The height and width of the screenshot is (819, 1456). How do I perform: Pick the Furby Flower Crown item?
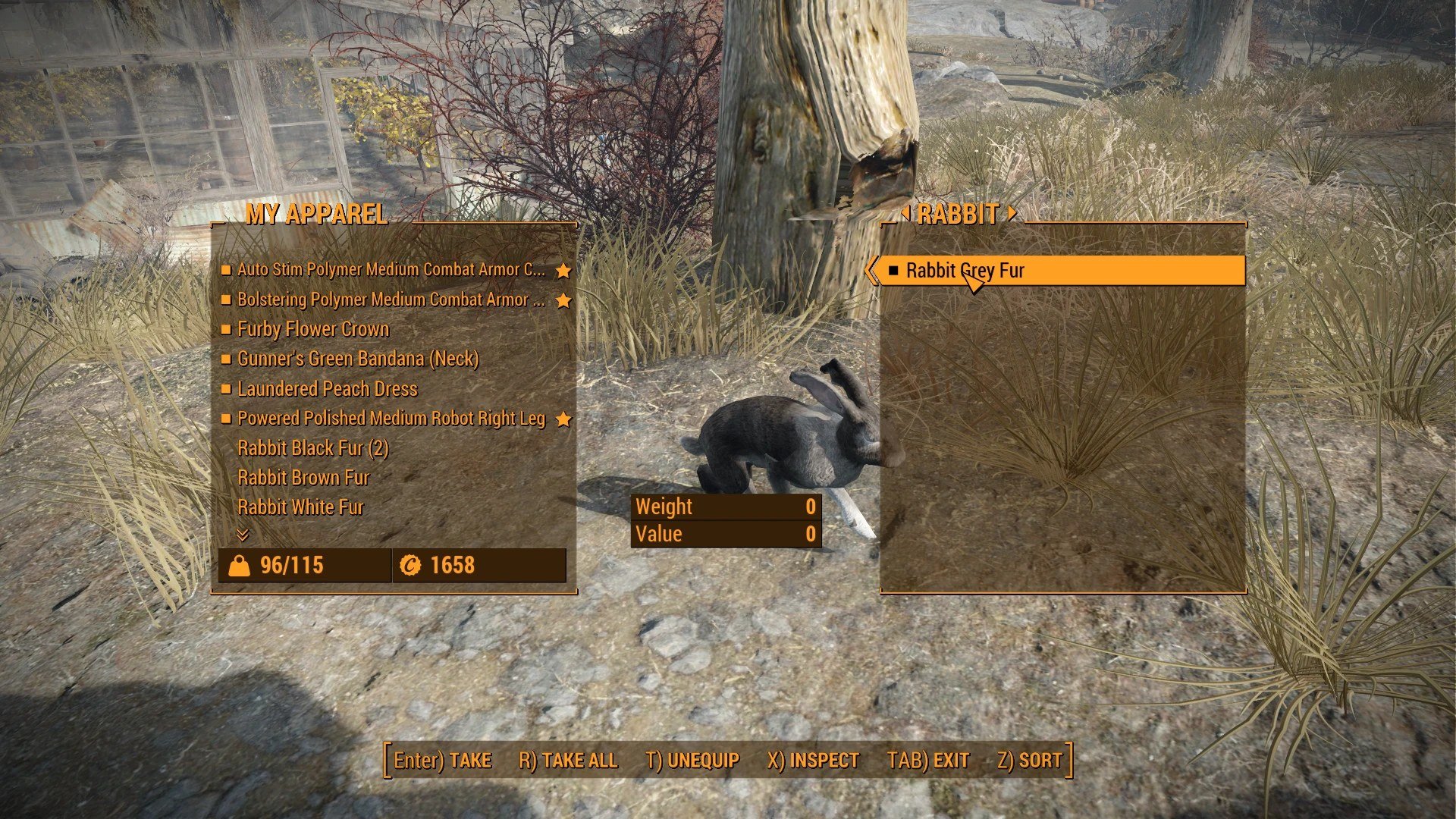[313, 329]
